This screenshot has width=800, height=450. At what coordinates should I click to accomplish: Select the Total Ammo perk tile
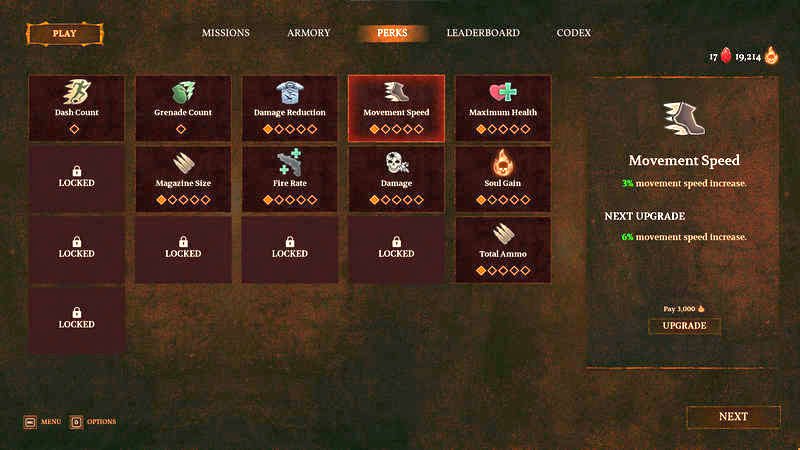tap(503, 250)
